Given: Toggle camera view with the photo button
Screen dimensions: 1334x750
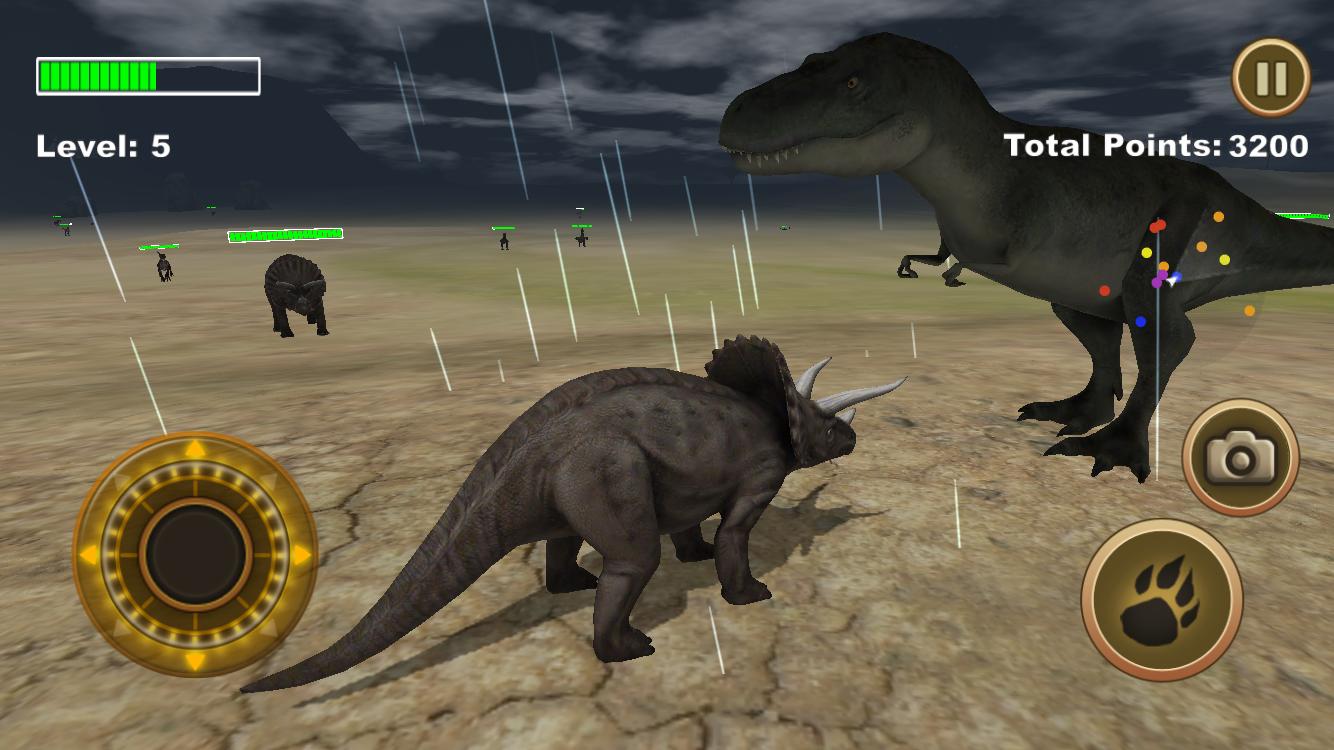Looking at the screenshot, I should [1240, 456].
